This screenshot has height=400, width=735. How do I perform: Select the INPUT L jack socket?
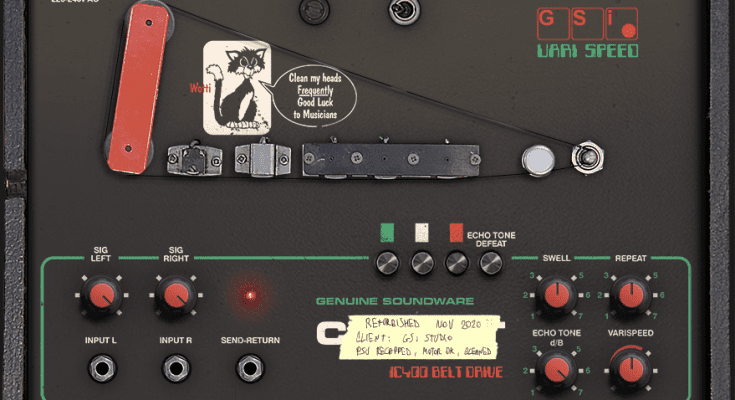coord(101,370)
